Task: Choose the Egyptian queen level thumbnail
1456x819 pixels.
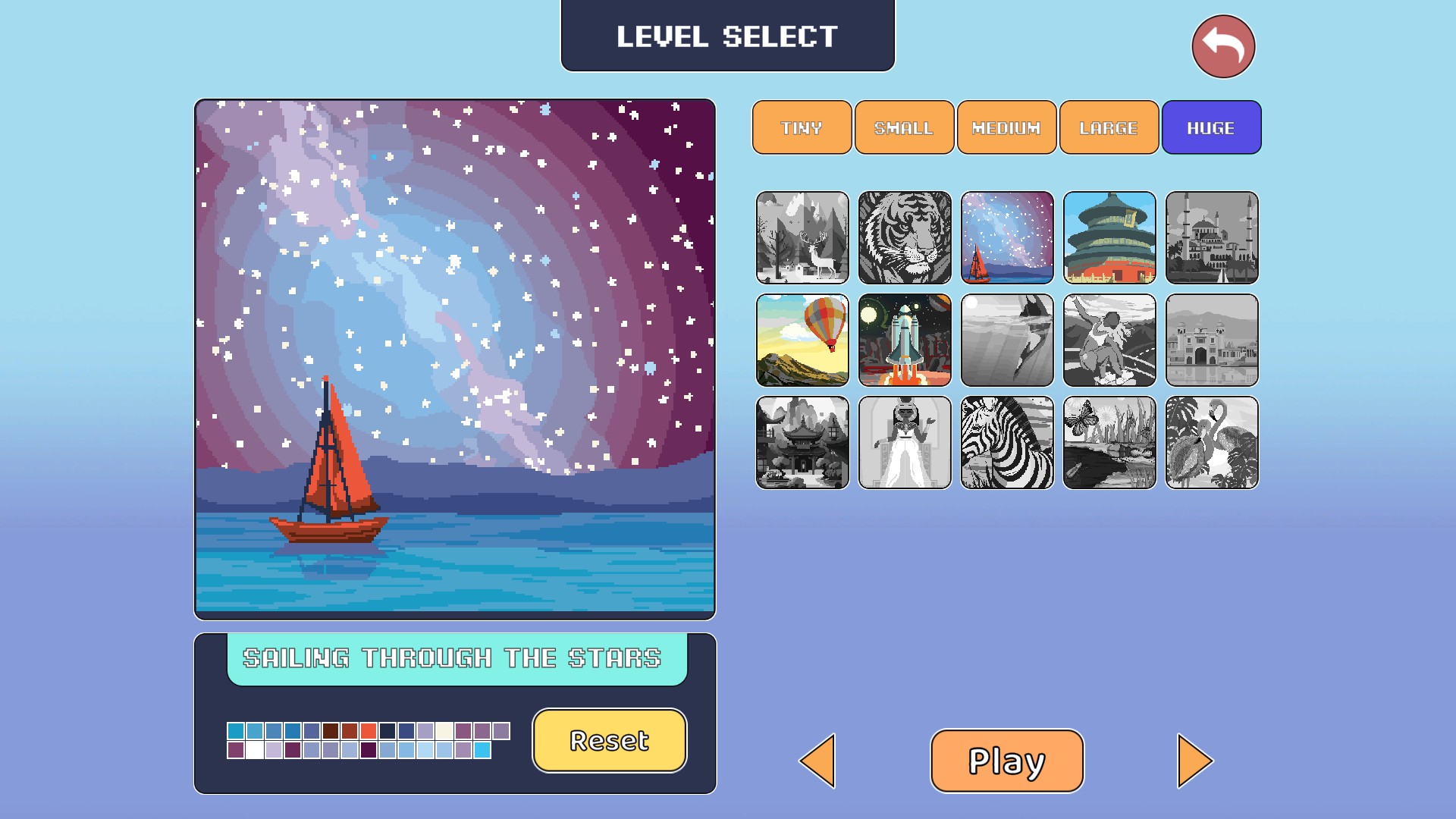Action: tap(905, 442)
